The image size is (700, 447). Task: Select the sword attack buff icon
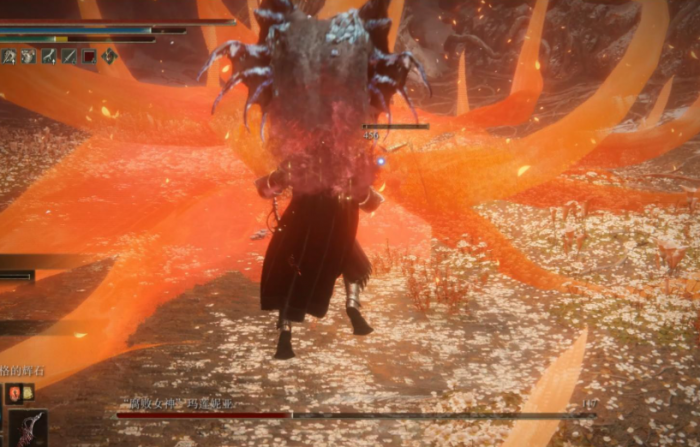[x=68, y=56]
